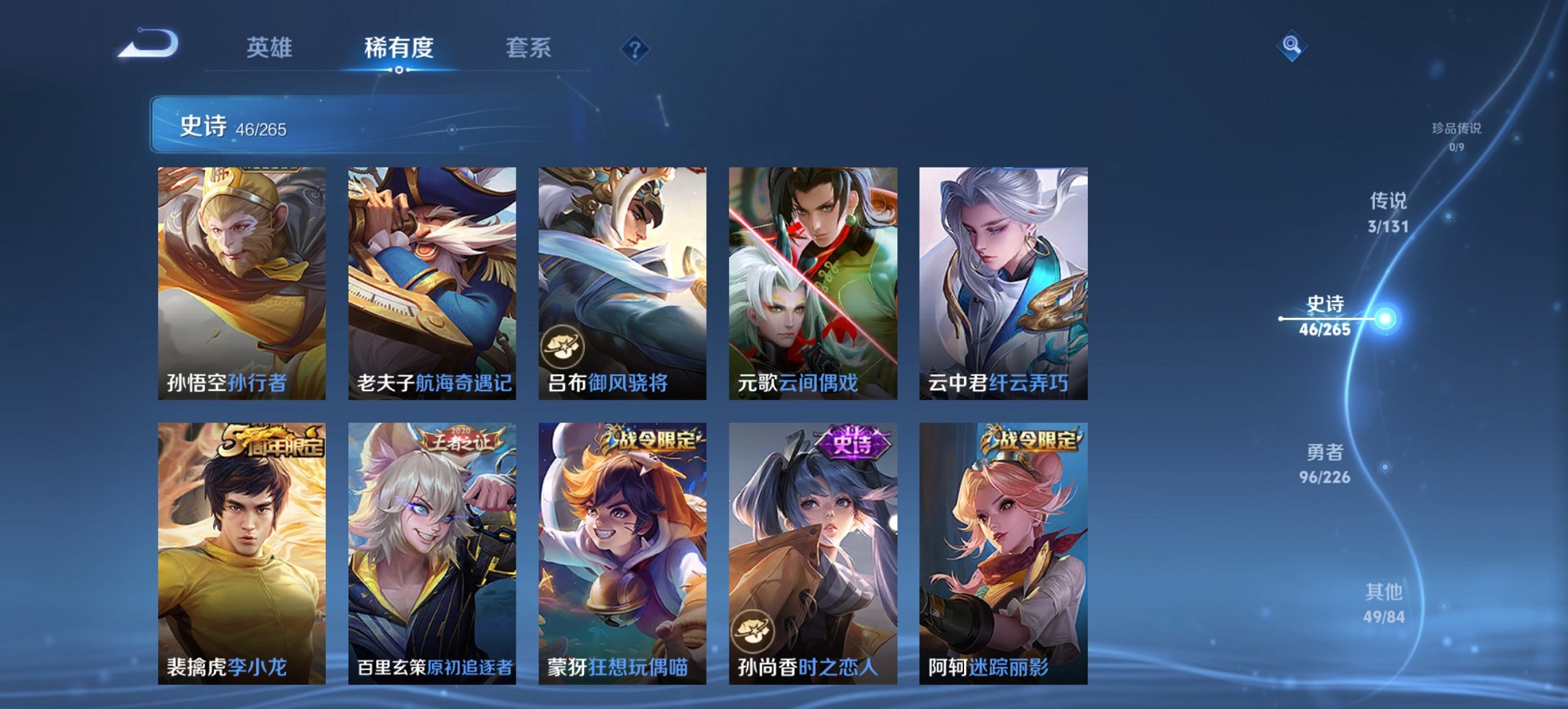Switch to the 套系 tab
Screen dimensions: 1568x709
click(529, 48)
